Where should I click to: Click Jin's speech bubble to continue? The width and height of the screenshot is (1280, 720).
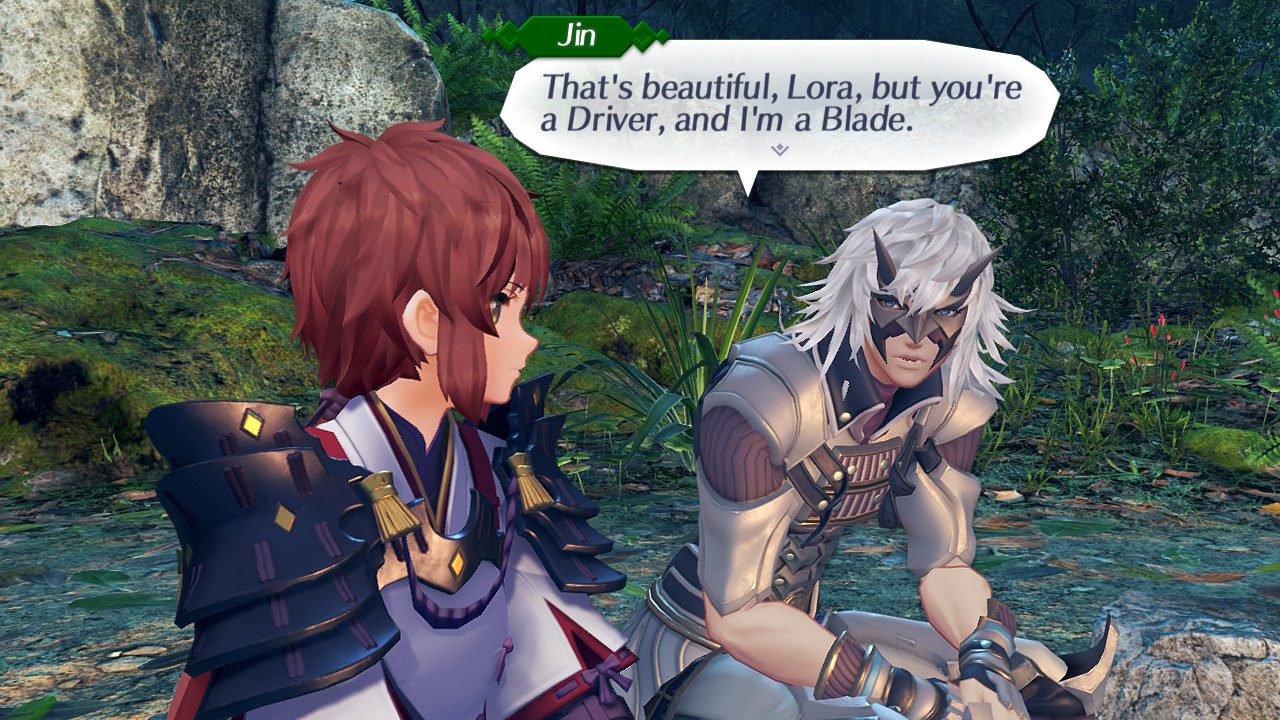778,103
